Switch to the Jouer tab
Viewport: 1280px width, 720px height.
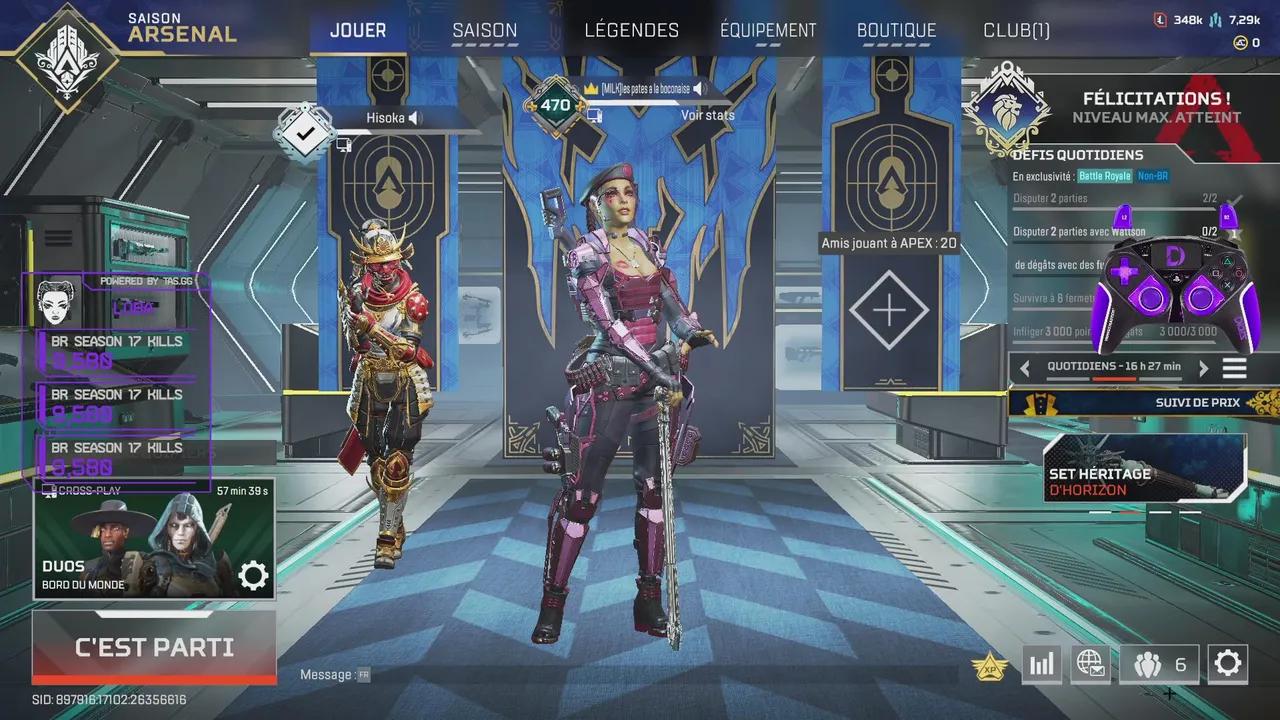pyautogui.click(x=358, y=31)
